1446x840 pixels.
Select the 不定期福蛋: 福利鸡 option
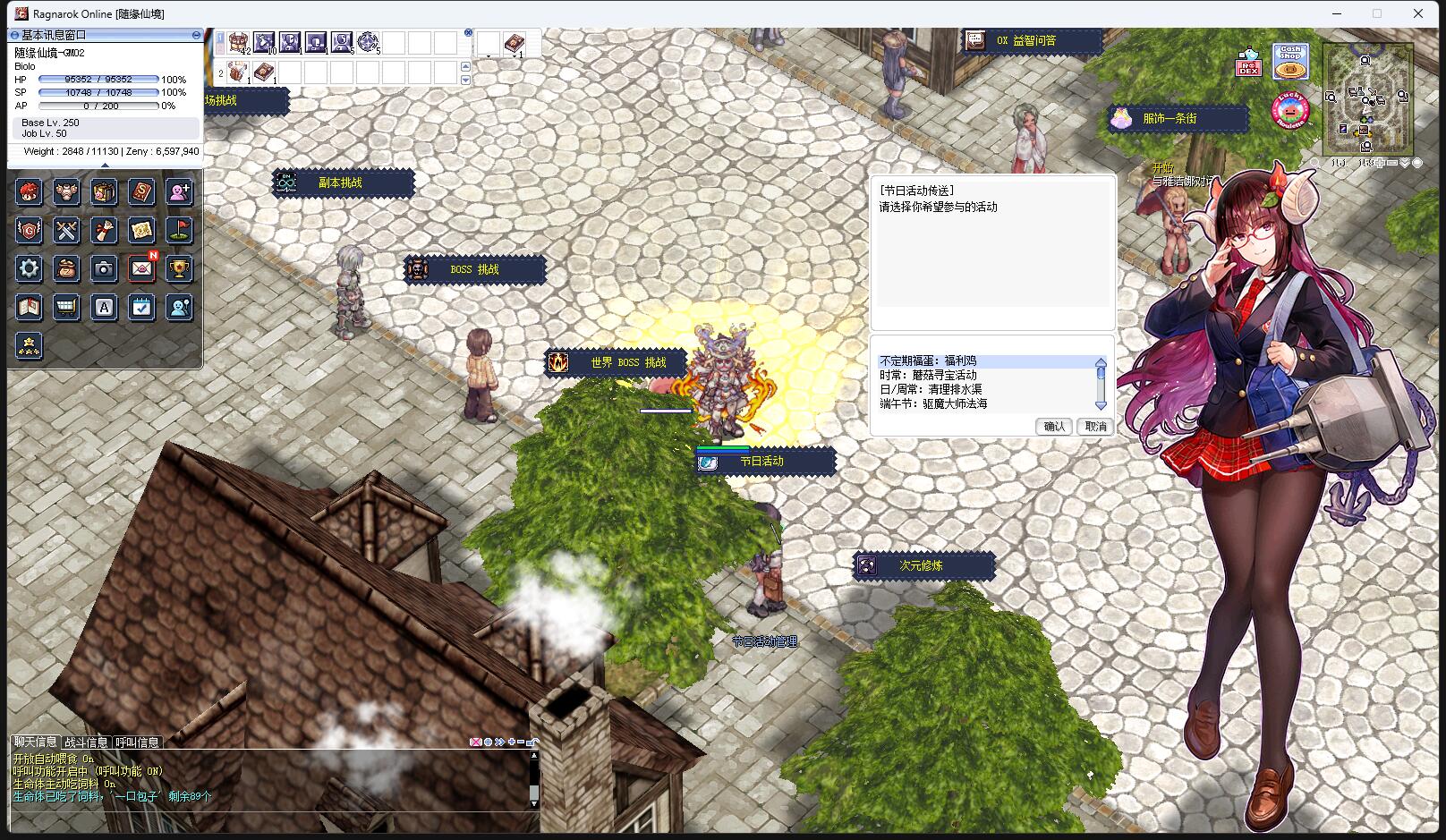(x=928, y=361)
